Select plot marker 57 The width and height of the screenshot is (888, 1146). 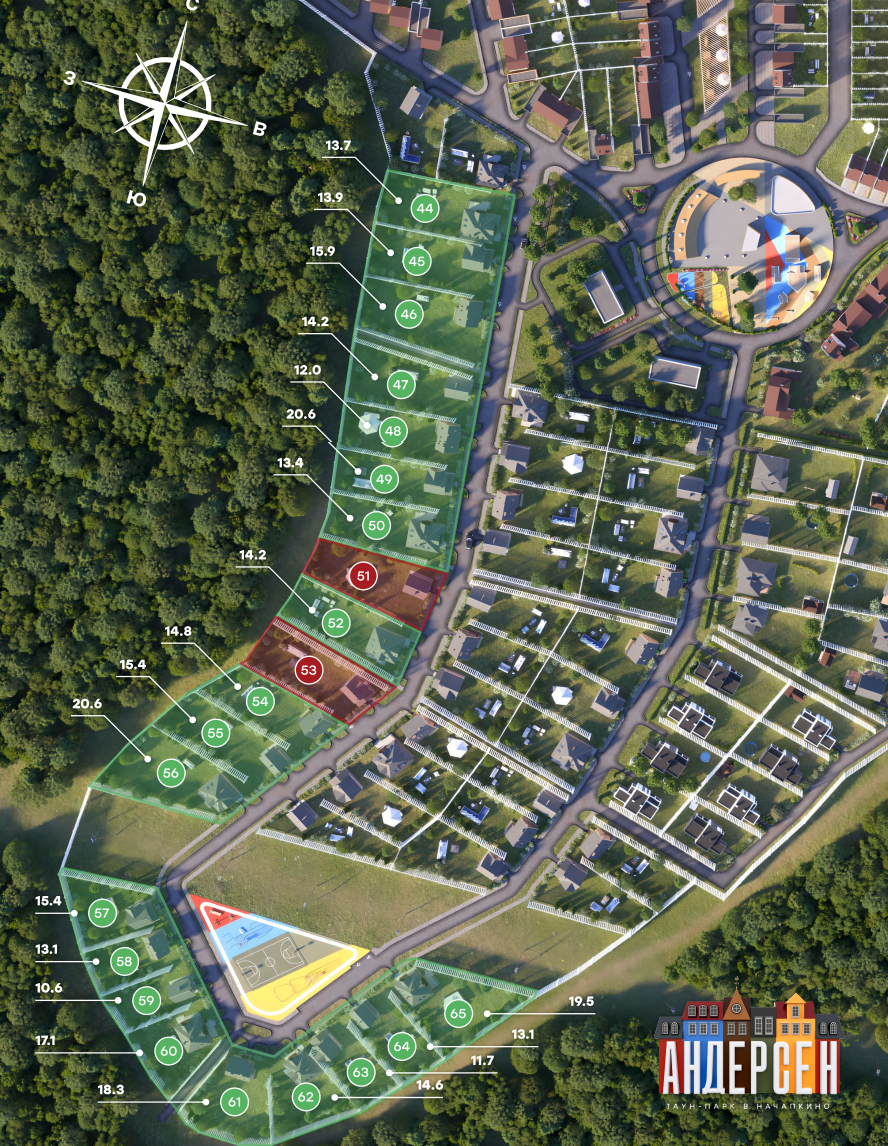tap(101, 913)
